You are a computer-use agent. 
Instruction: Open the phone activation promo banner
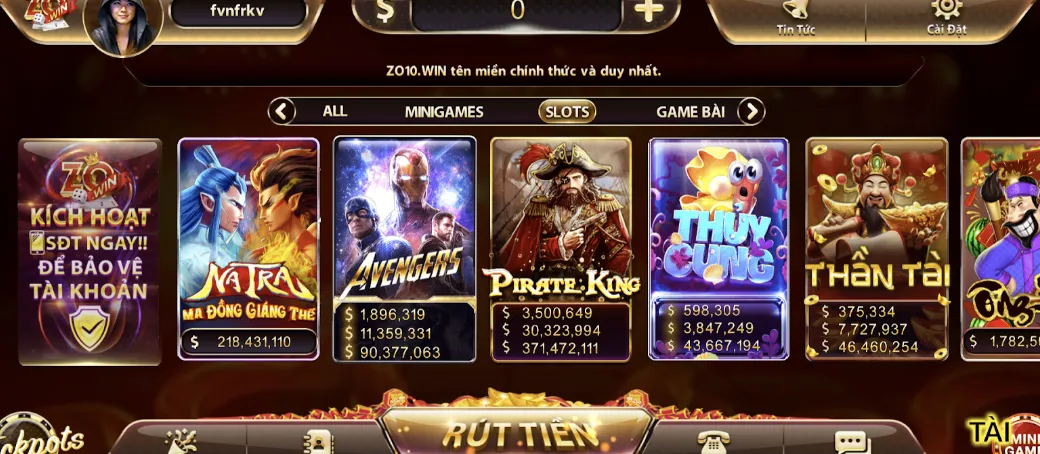90,250
